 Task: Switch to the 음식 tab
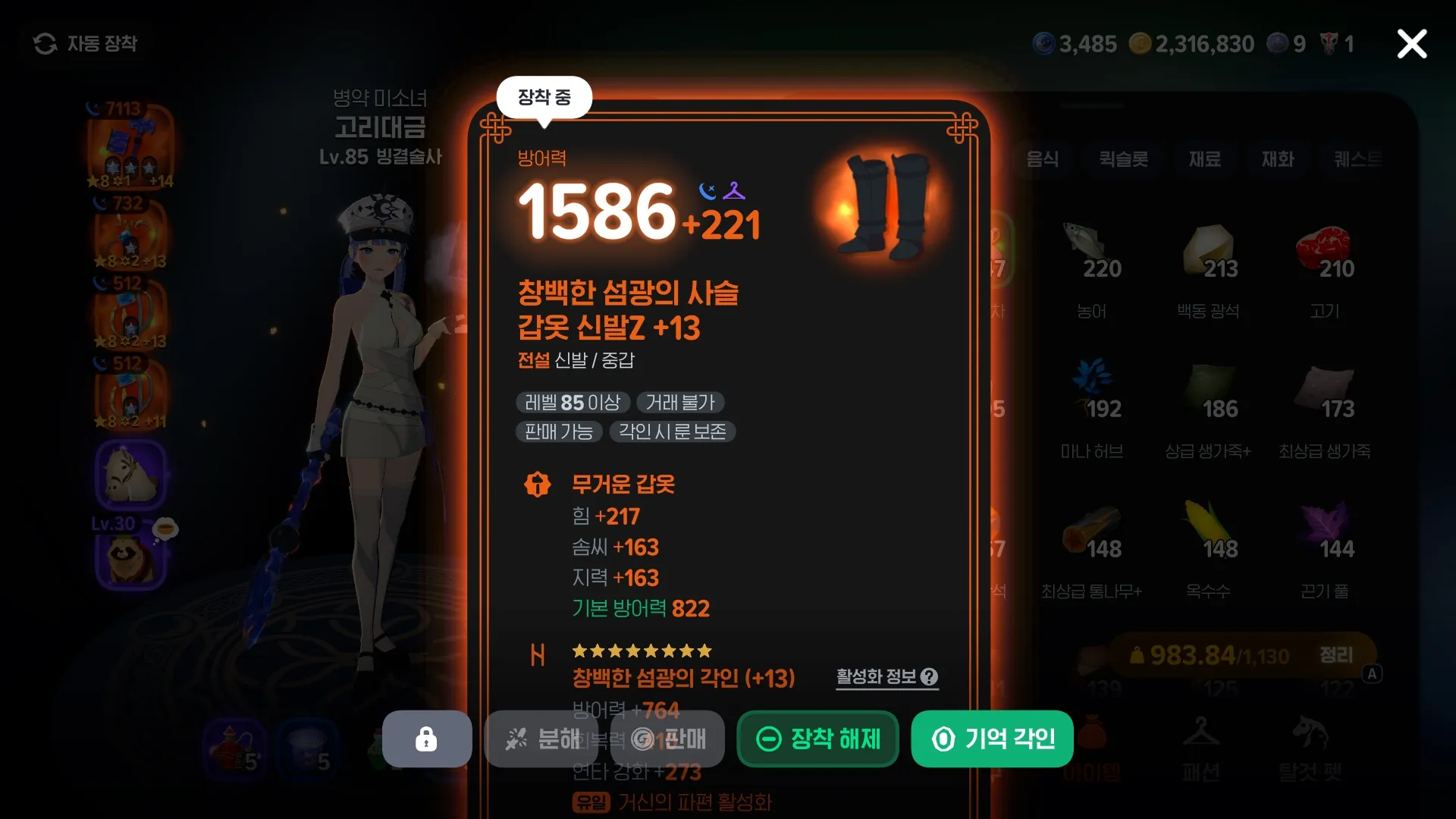1043,160
